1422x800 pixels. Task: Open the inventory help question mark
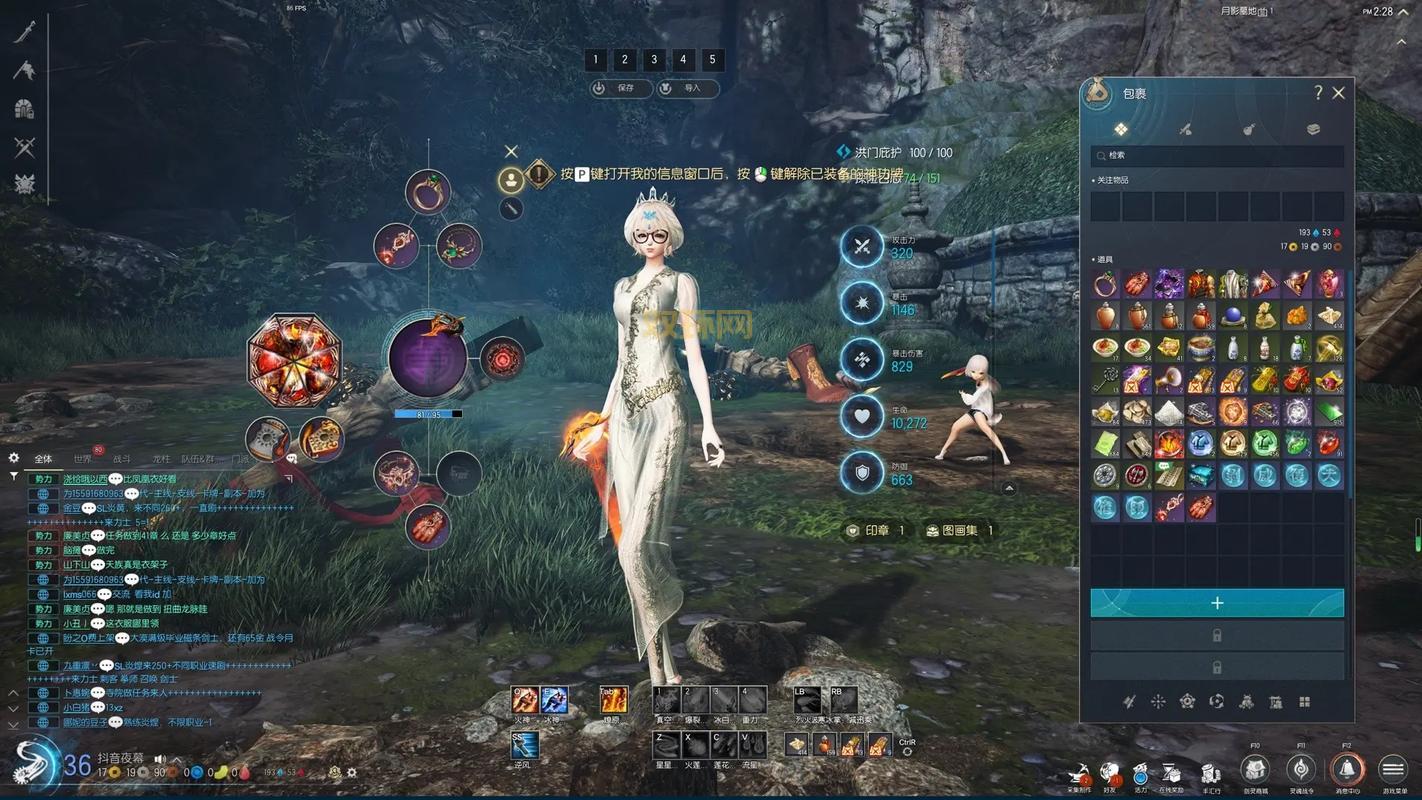tap(1318, 93)
